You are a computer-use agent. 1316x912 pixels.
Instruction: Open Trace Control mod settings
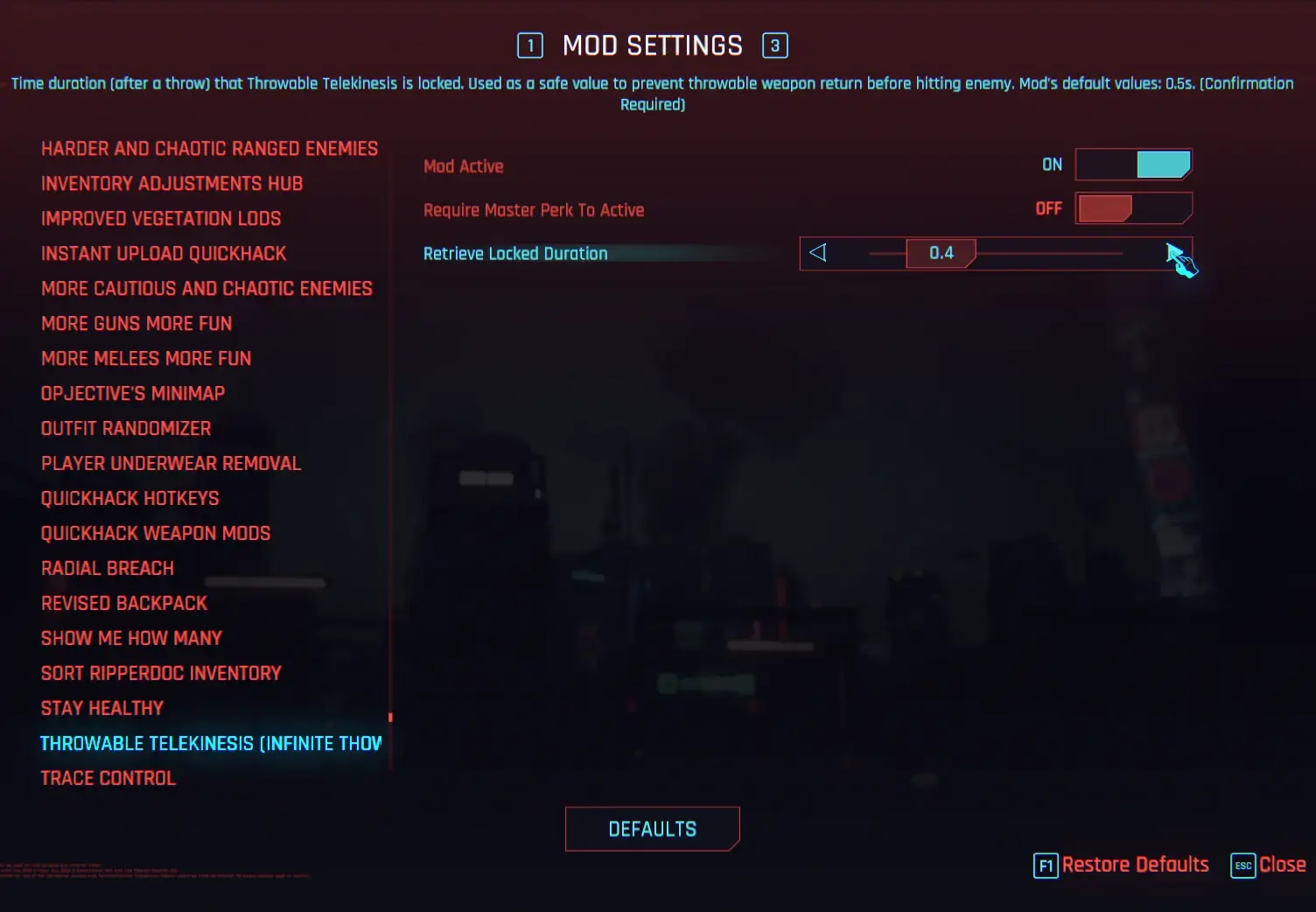tap(108, 777)
